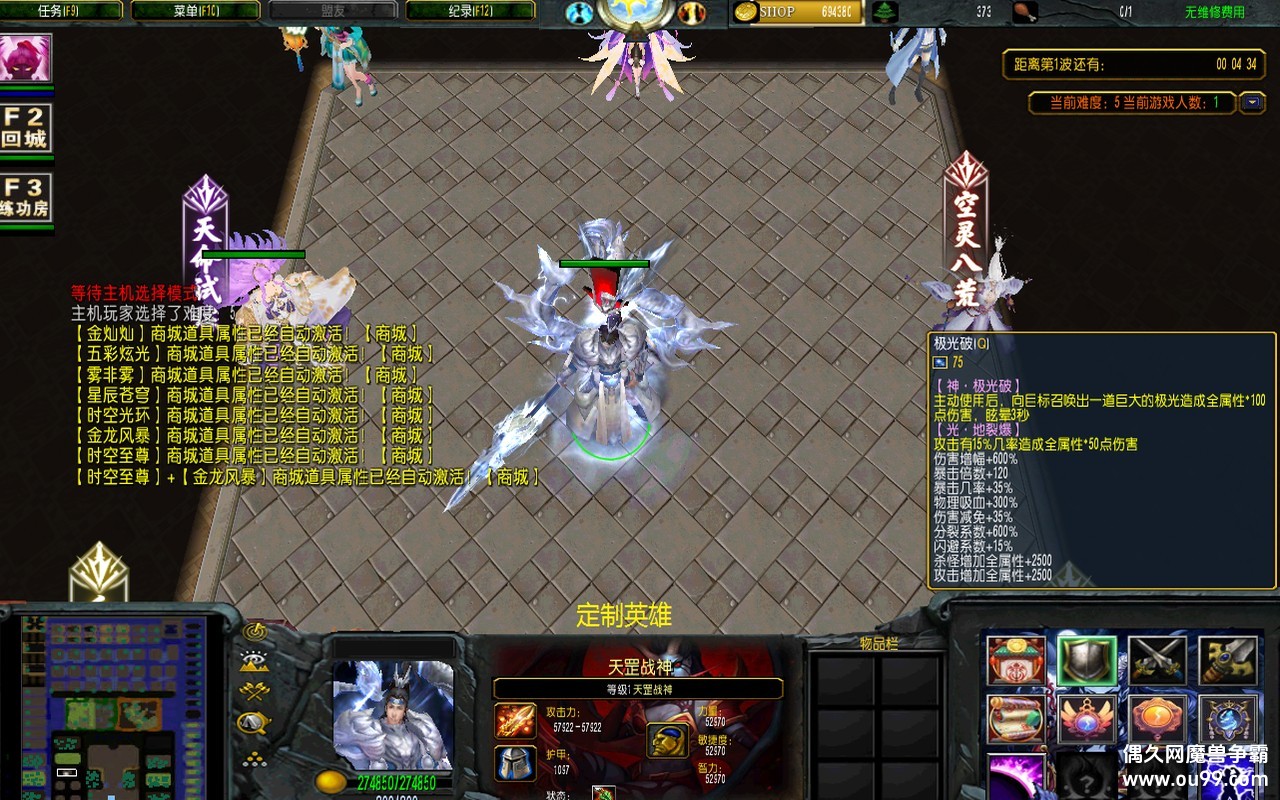Click the F2 回城 return-to-town button
Image resolution: width=1280 pixels, height=800 pixels.
pyautogui.click(x=25, y=128)
